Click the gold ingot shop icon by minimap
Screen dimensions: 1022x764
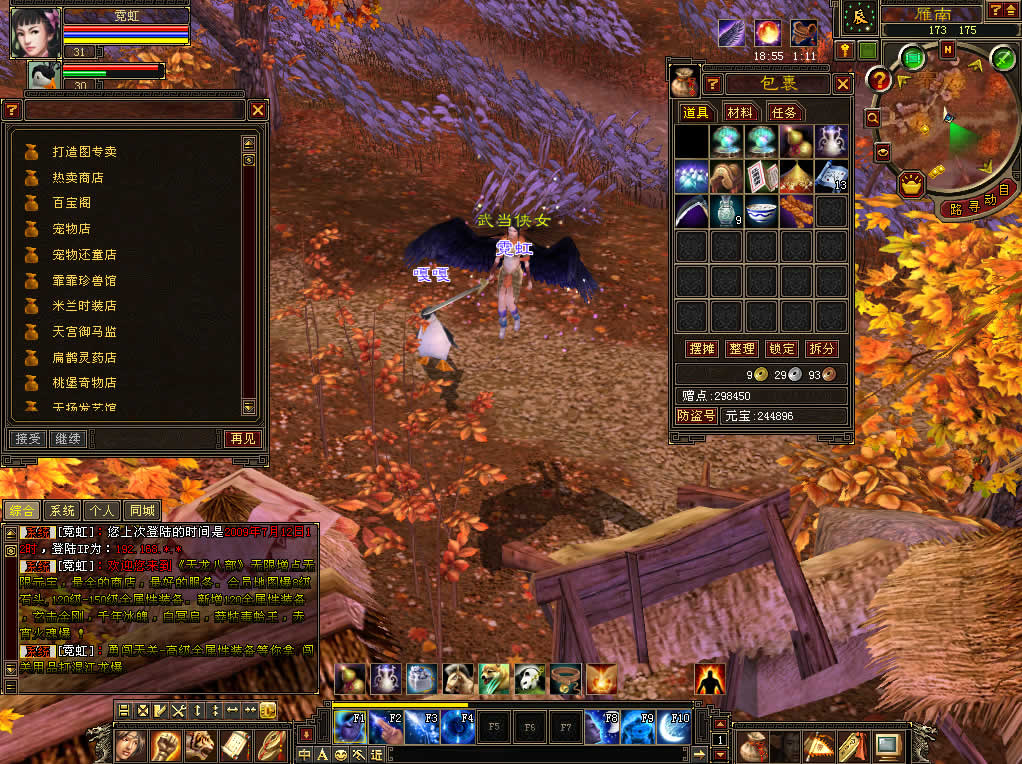[x=911, y=184]
